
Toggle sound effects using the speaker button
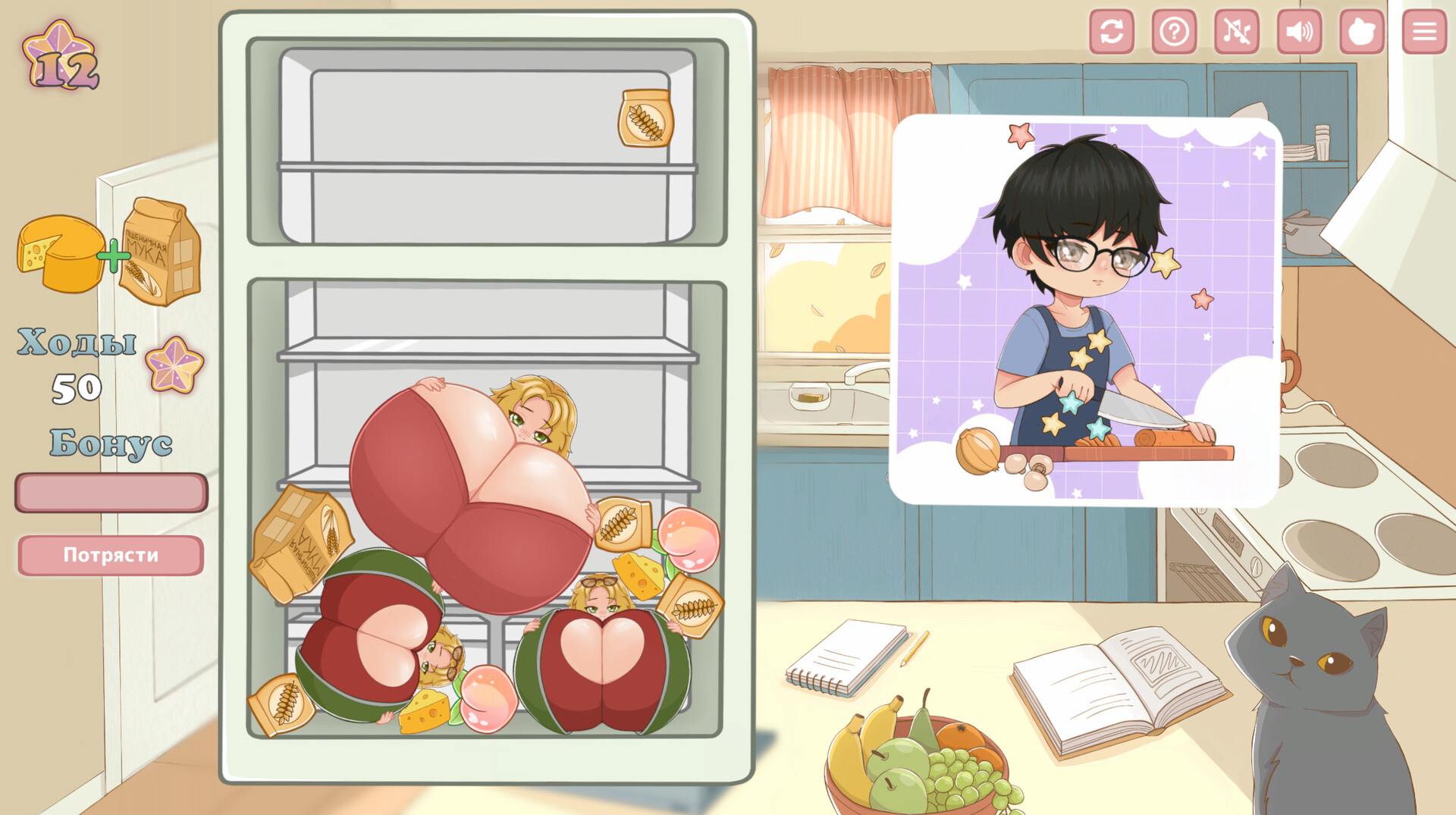[1298, 32]
